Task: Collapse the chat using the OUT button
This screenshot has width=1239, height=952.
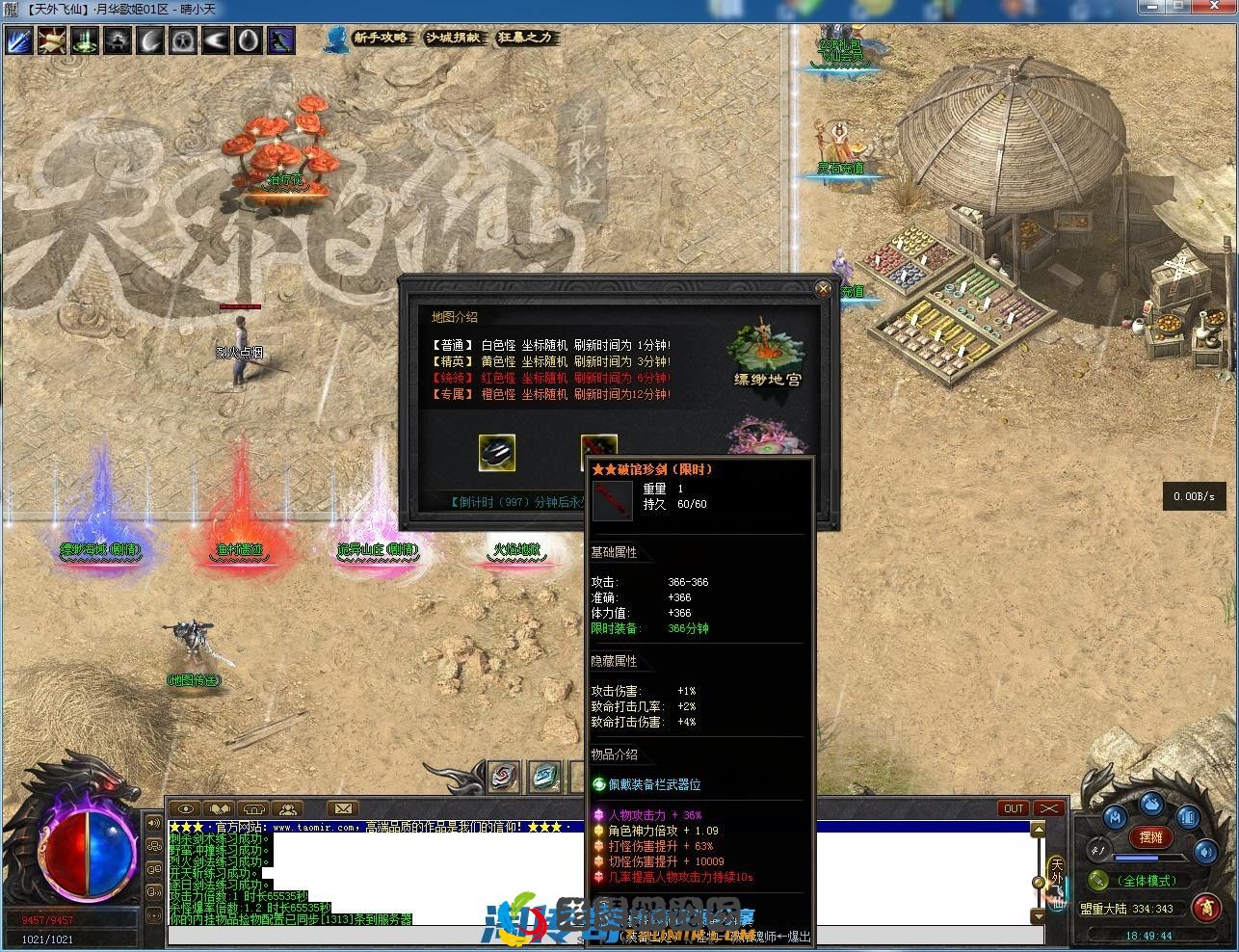Action: [1013, 808]
